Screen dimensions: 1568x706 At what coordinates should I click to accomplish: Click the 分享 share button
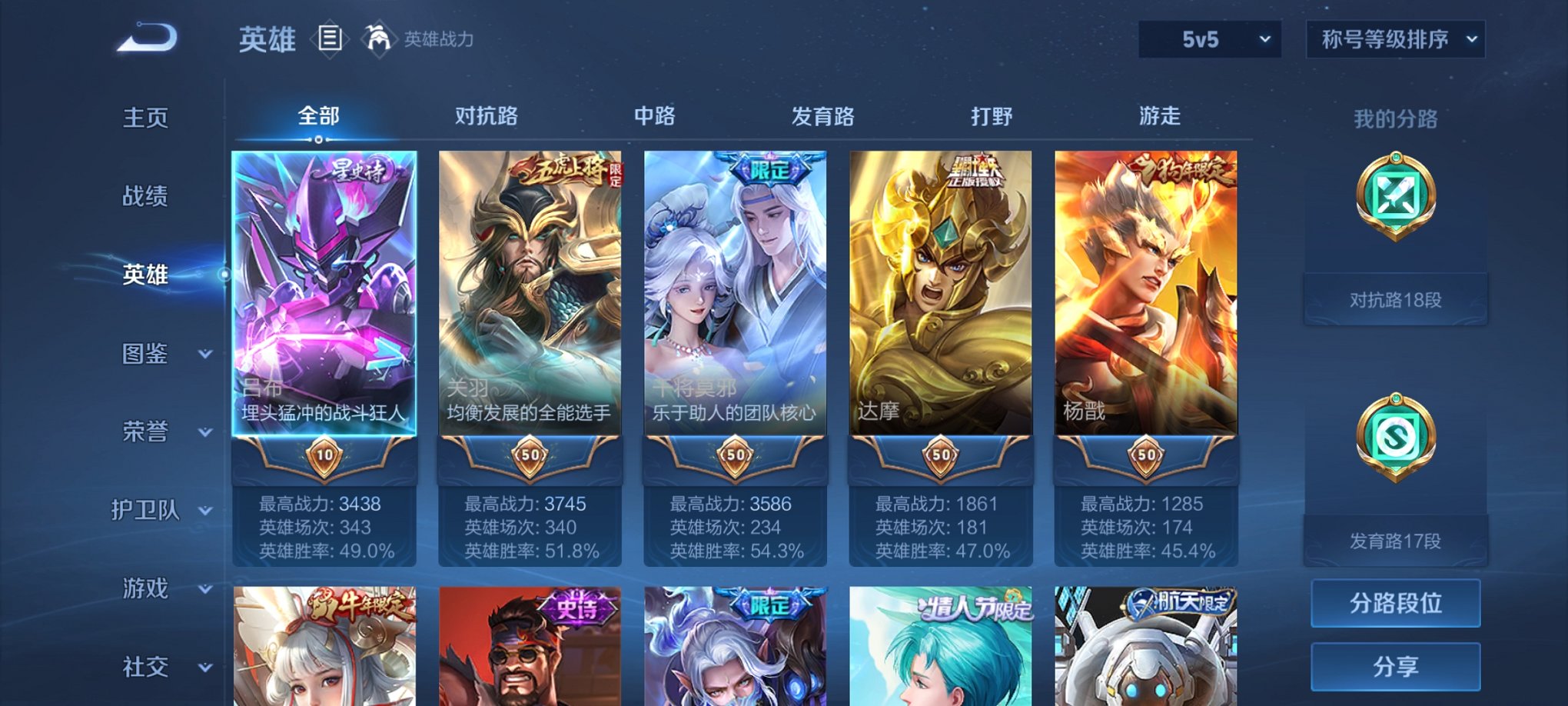tap(1395, 666)
